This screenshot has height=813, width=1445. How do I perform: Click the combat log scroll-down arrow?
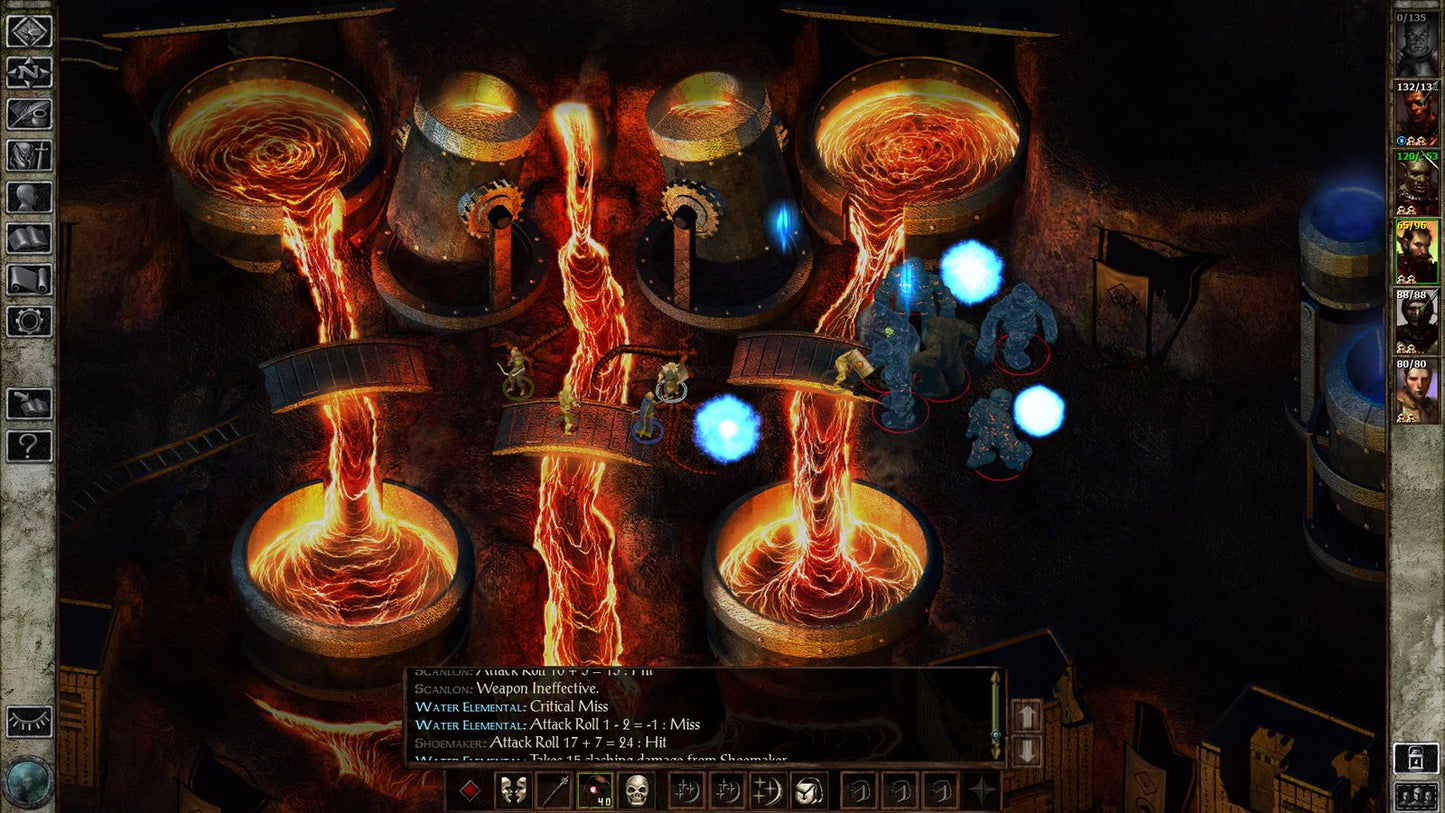coord(1028,752)
